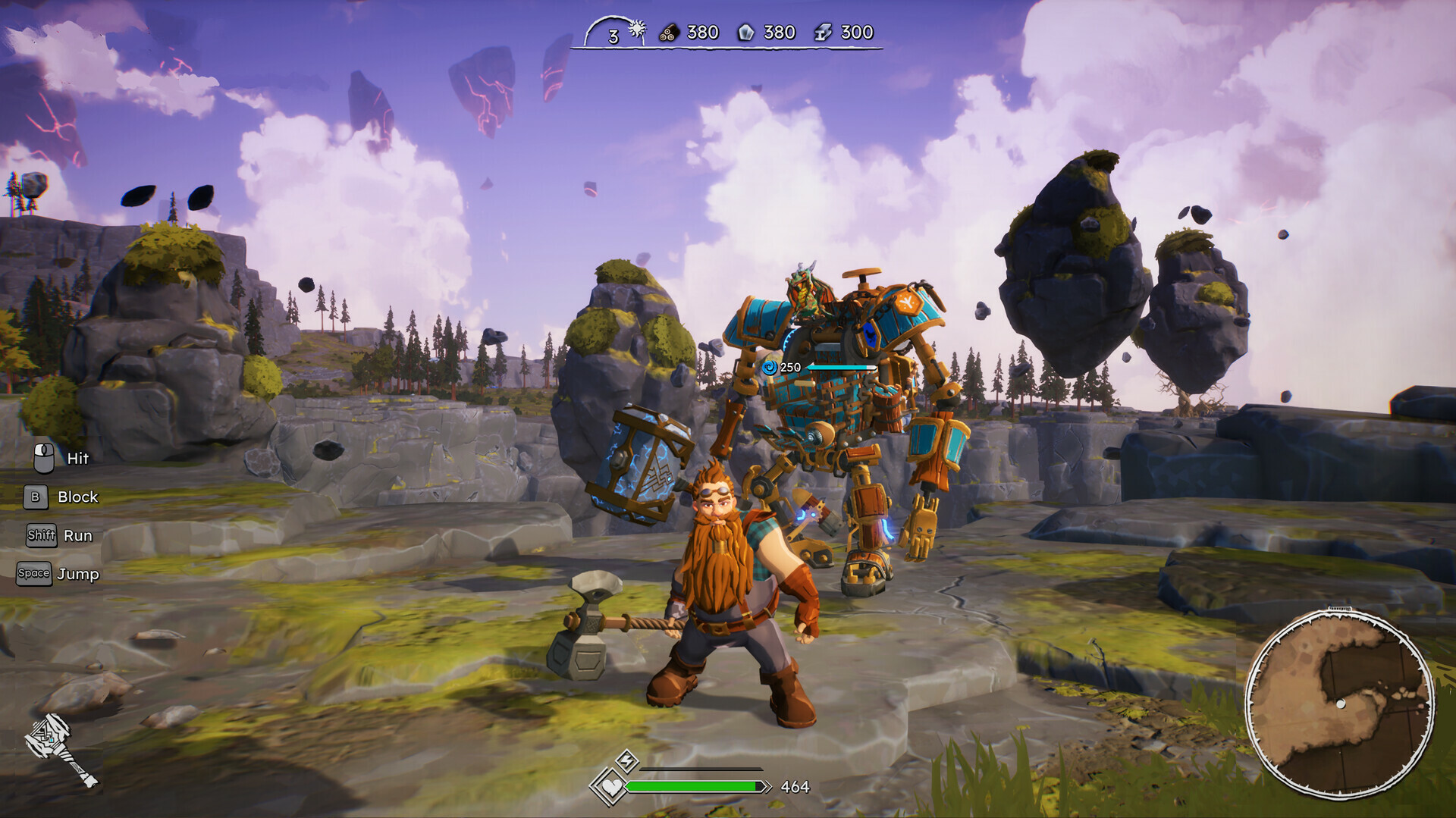Open the keybind hints panel
This screenshot has height=818, width=1456.
click(x=61, y=516)
